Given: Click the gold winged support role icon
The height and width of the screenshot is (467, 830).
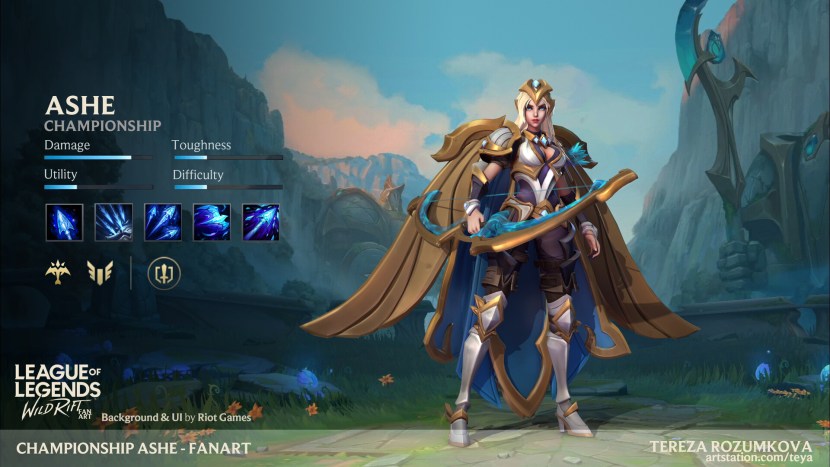Looking at the screenshot, I should pyautogui.click(x=100, y=272).
